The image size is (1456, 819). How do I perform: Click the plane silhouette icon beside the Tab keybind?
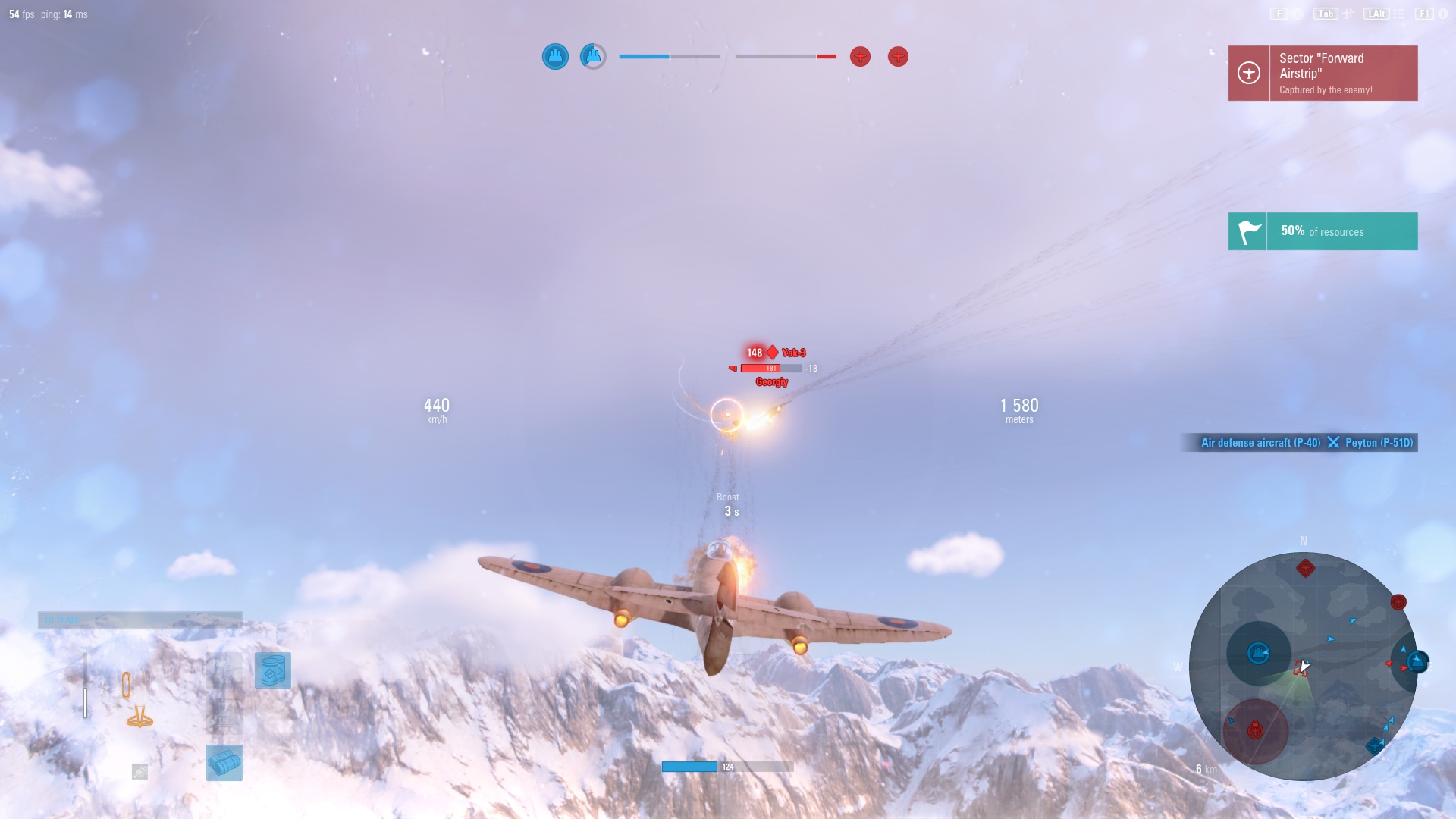(x=1348, y=13)
